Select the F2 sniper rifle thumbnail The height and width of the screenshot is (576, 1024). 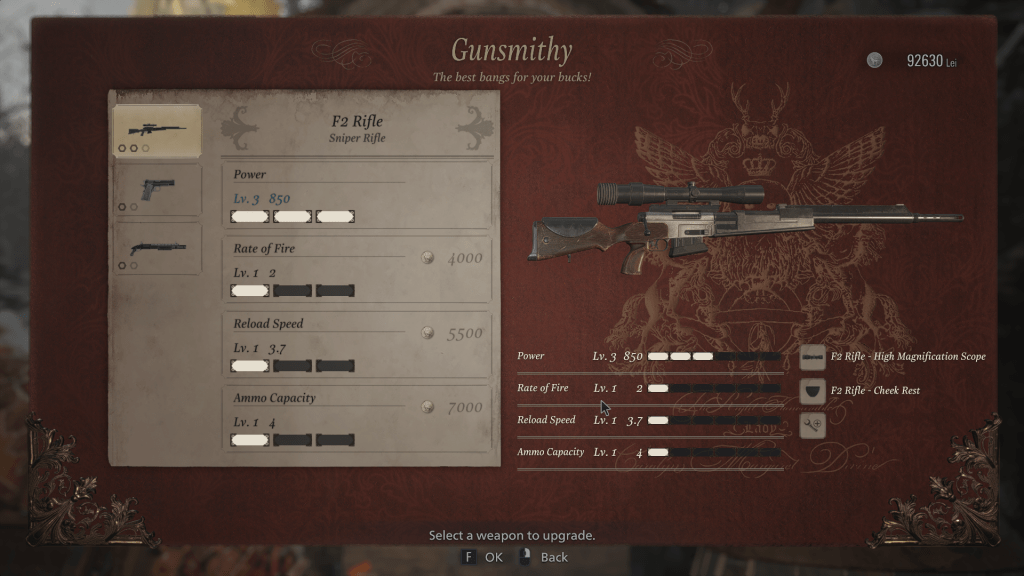point(156,131)
